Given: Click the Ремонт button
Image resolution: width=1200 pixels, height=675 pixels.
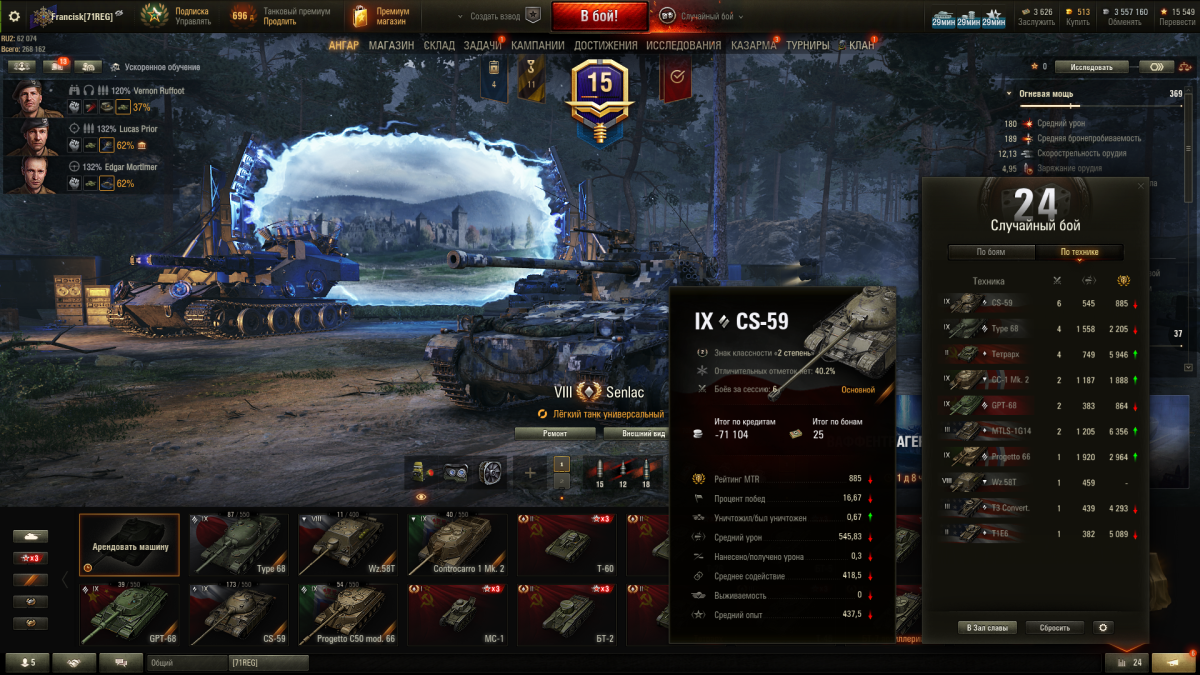Looking at the screenshot, I should pyautogui.click(x=555, y=433).
